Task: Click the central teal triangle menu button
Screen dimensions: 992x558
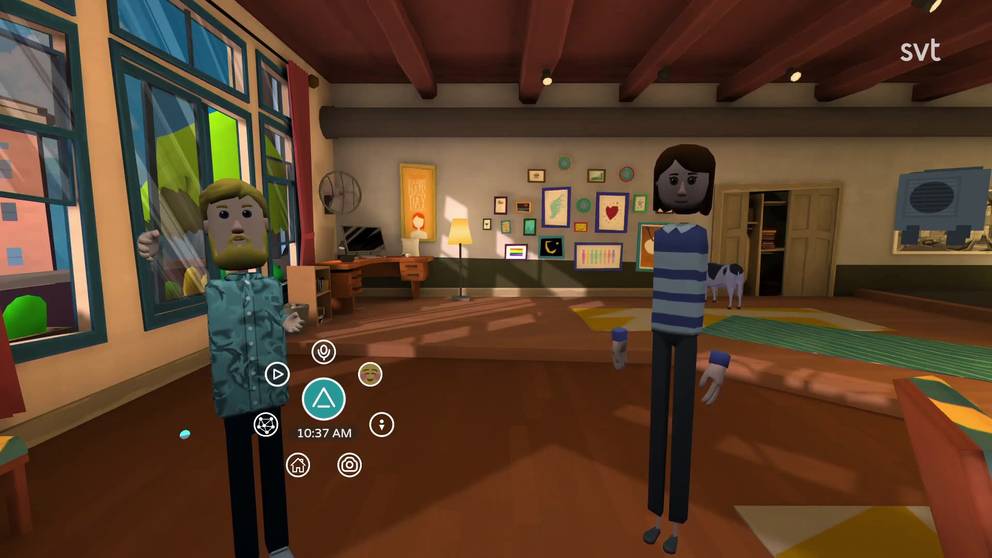Action: click(324, 400)
